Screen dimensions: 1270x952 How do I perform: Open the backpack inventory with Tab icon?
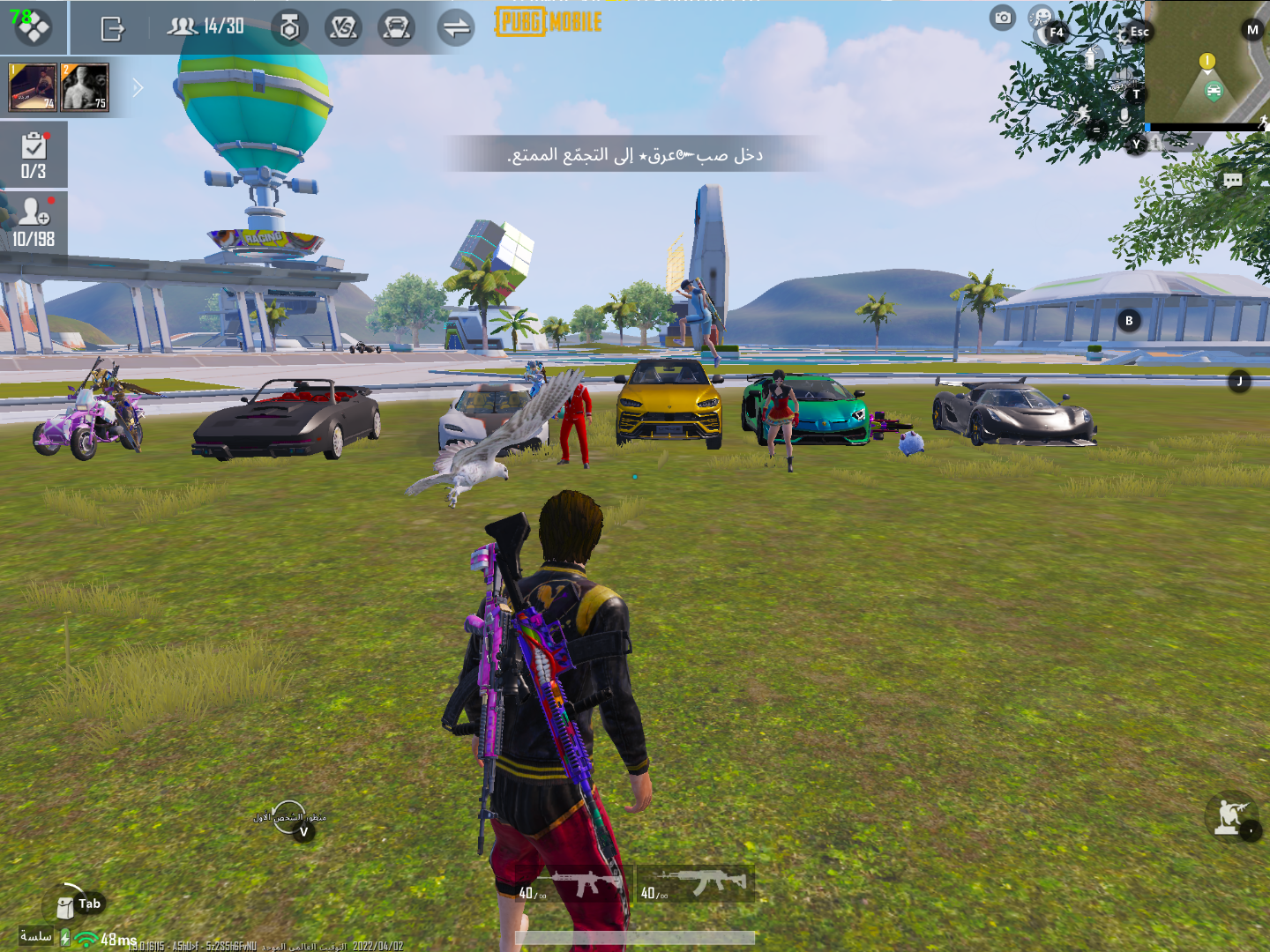coord(65,904)
